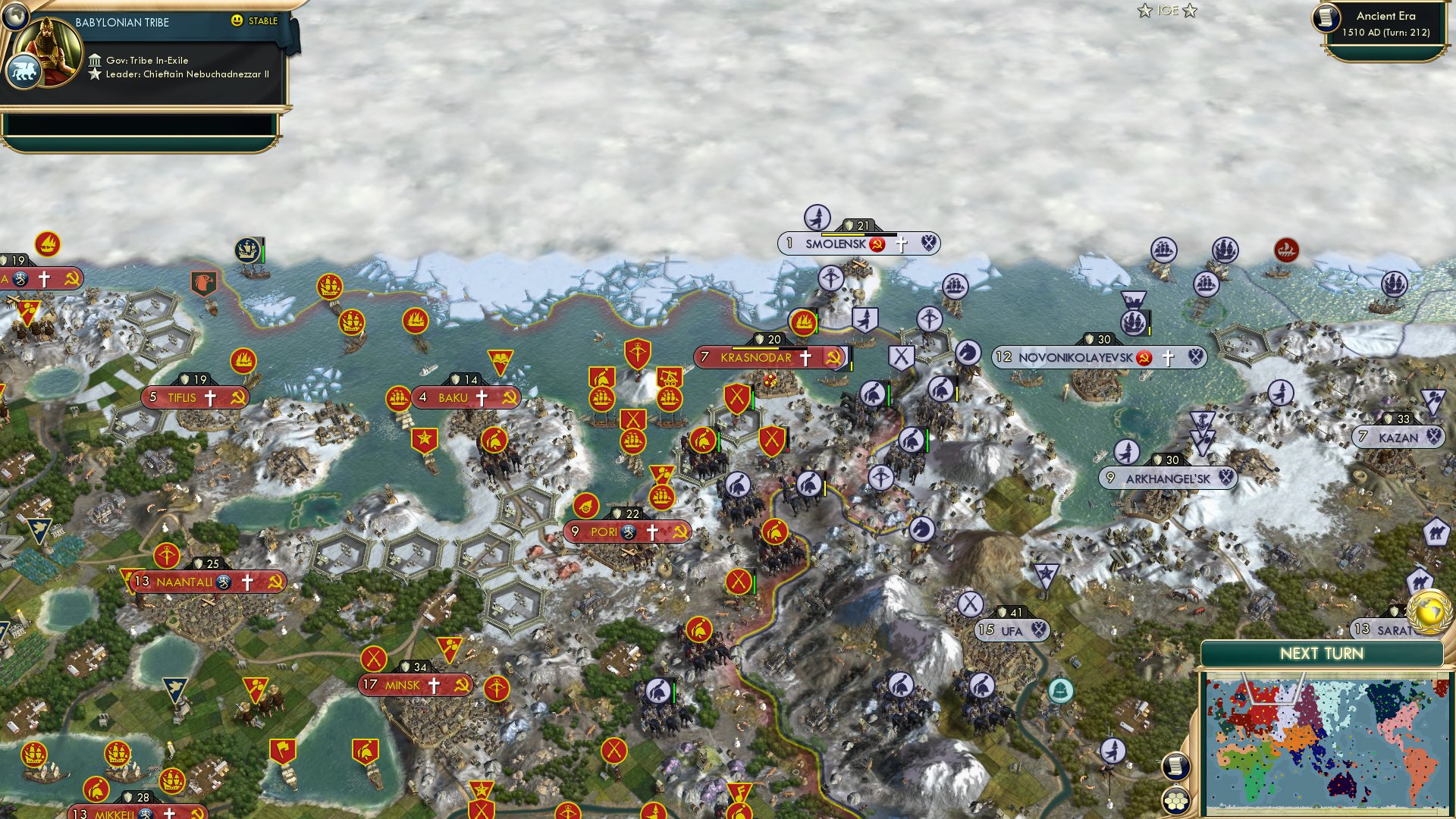Viewport: 1456px width, 819px height.
Task: Click the city defense bar above Smolensk
Action: pyautogui.click(x=857, y=224)
